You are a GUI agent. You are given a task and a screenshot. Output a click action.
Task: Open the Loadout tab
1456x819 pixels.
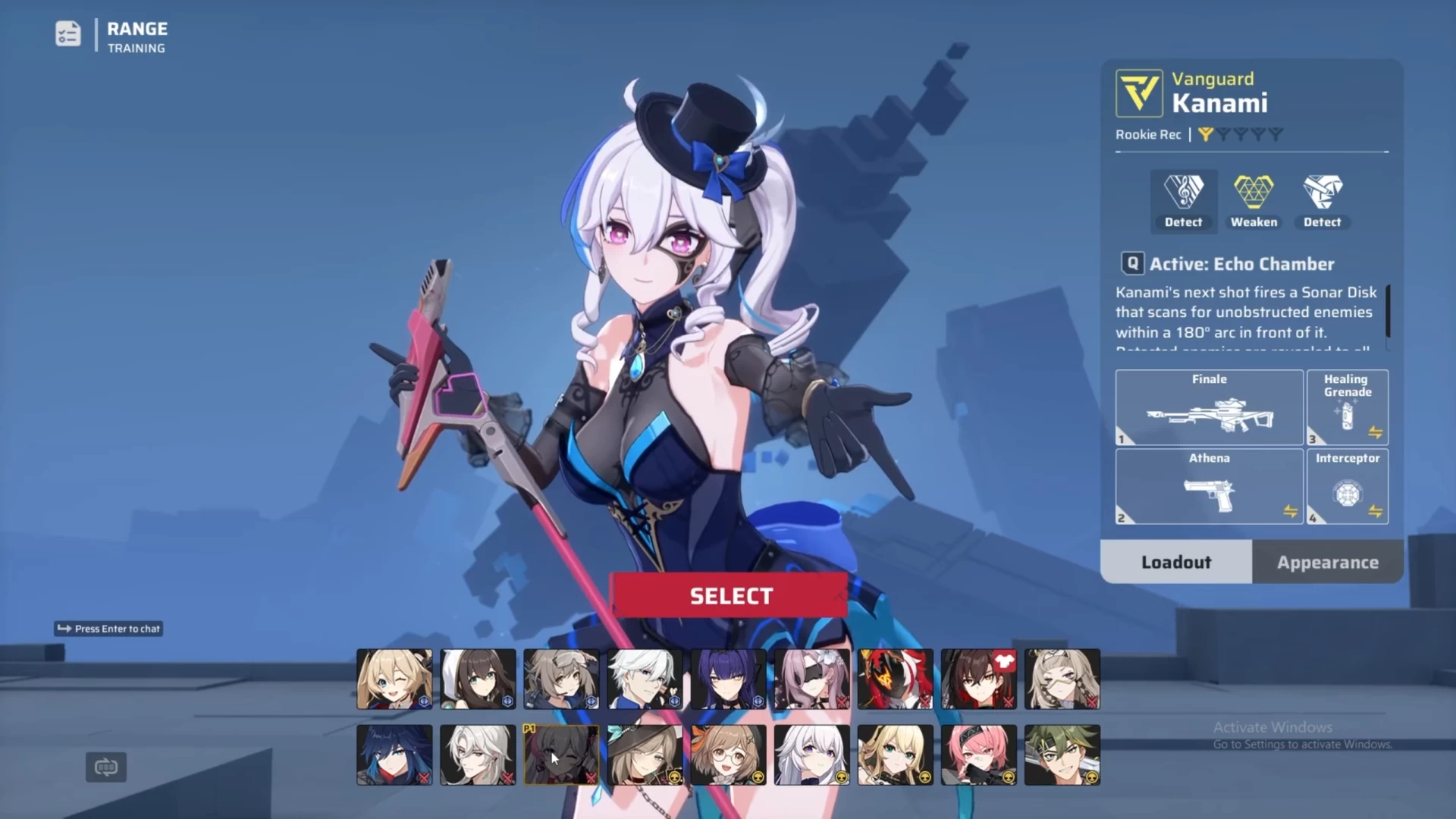[1176, 562]
